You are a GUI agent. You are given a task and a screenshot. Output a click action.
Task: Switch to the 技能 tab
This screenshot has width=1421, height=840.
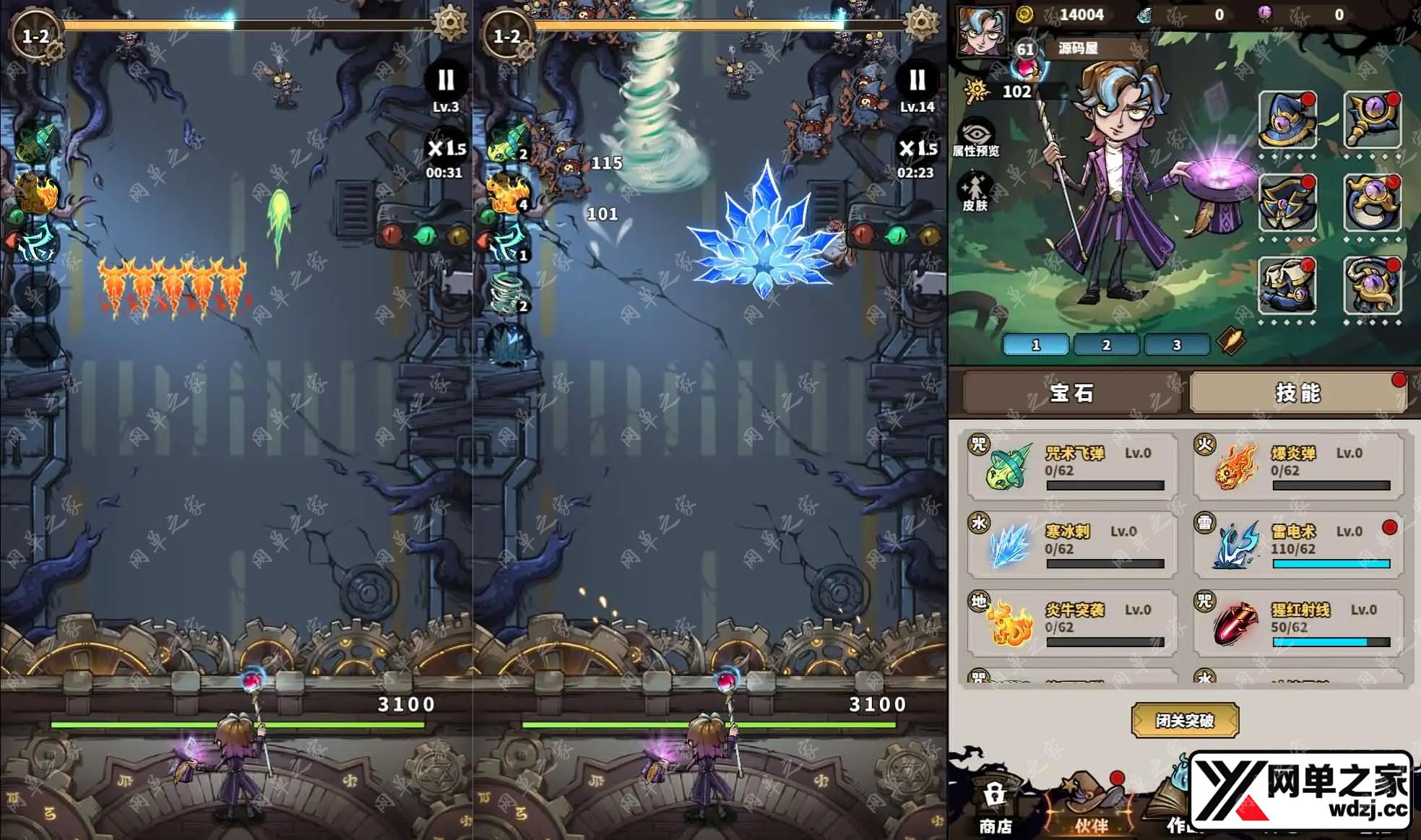[1297, 393]
